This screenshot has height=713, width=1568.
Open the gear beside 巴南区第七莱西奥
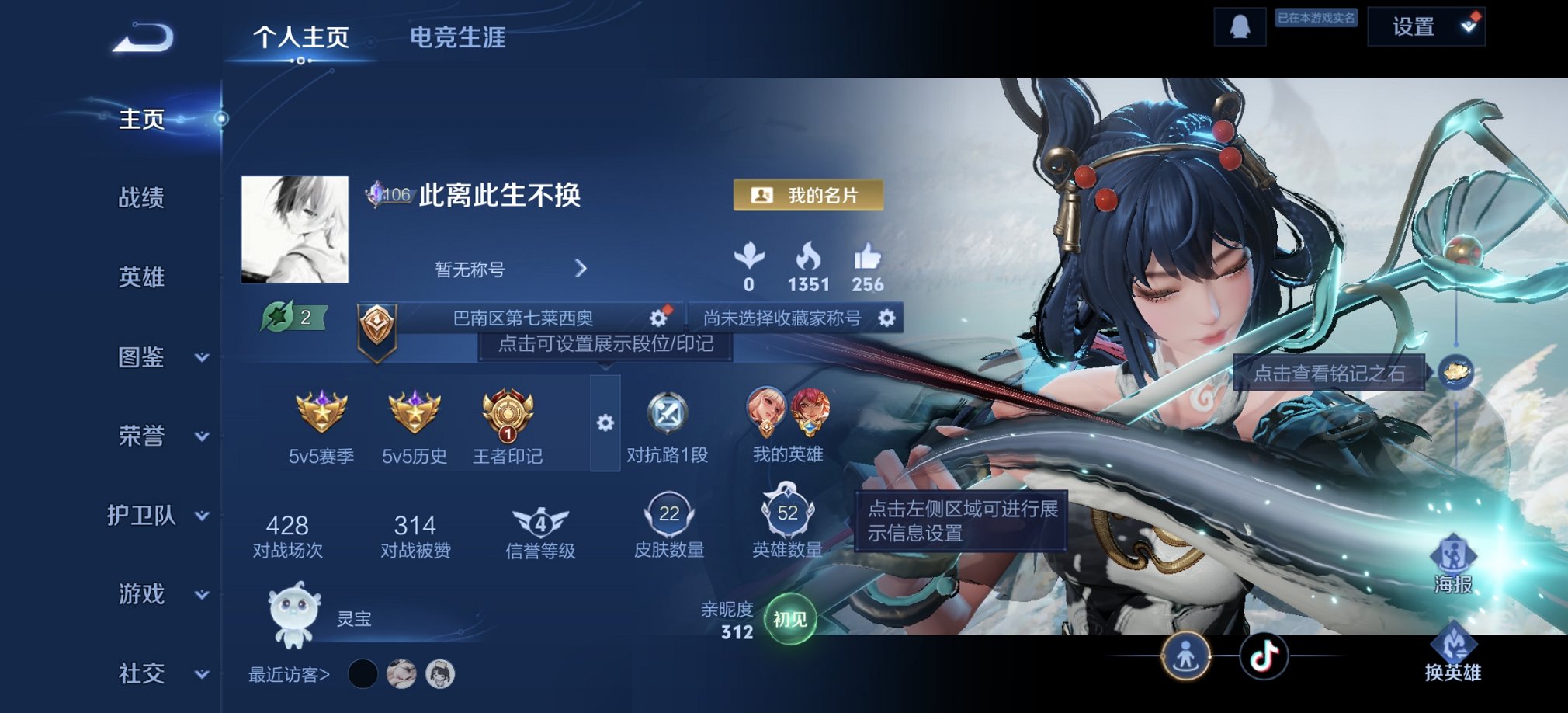(x=657, y=317)
